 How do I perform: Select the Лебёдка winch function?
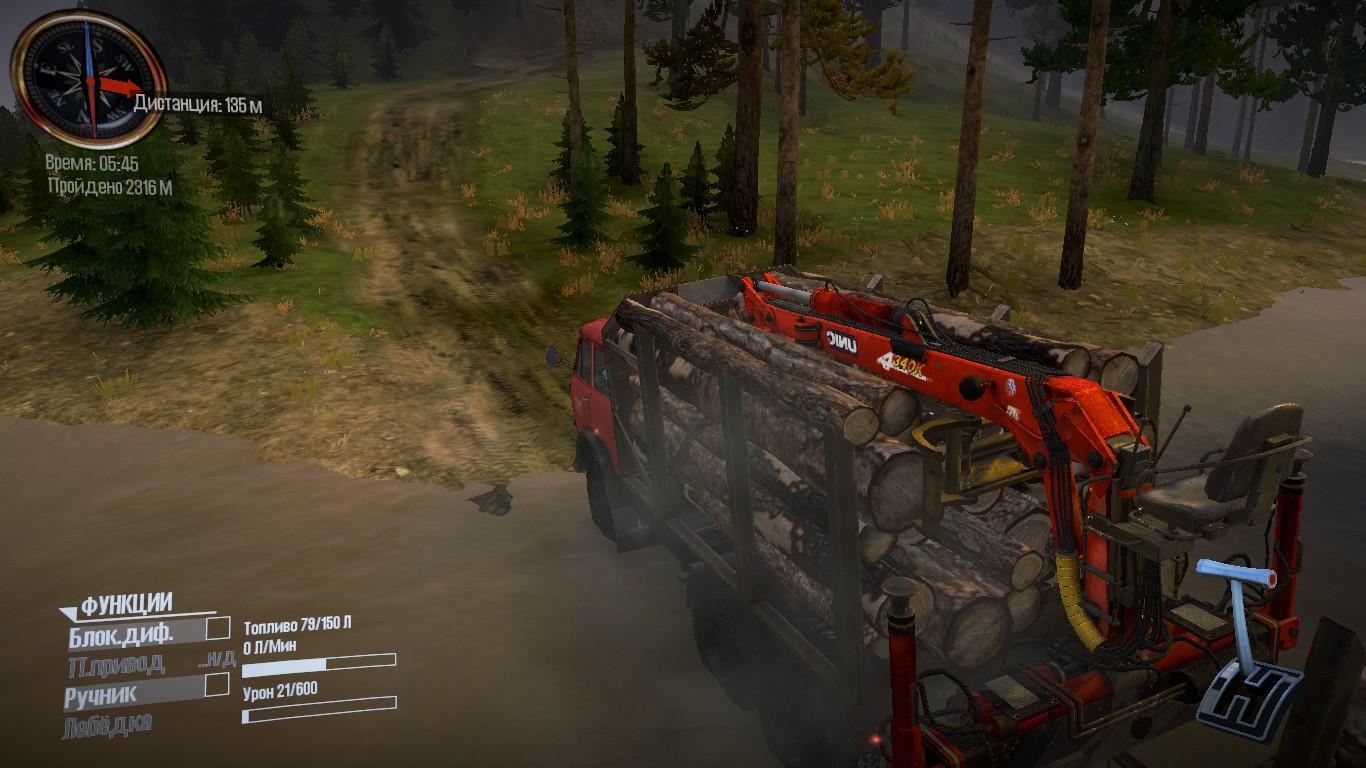109,725
